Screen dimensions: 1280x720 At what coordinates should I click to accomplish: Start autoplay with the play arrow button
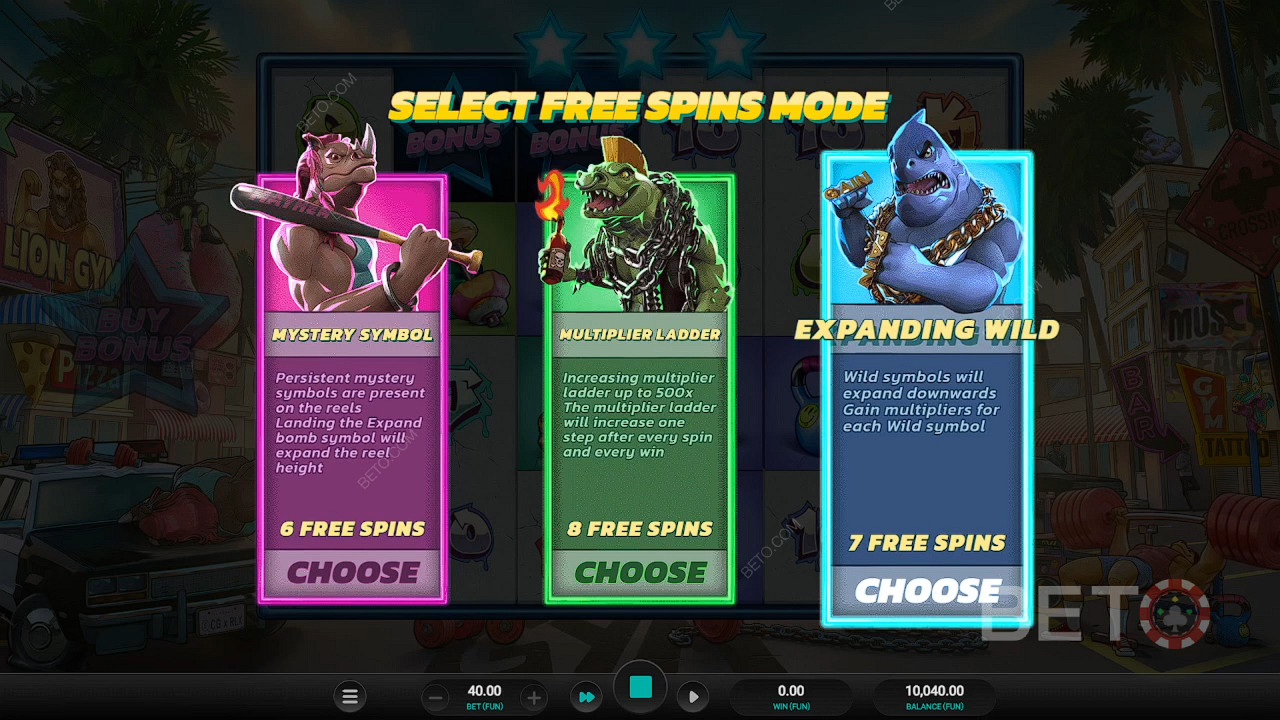pyautogui.click(x=693, y=697)
